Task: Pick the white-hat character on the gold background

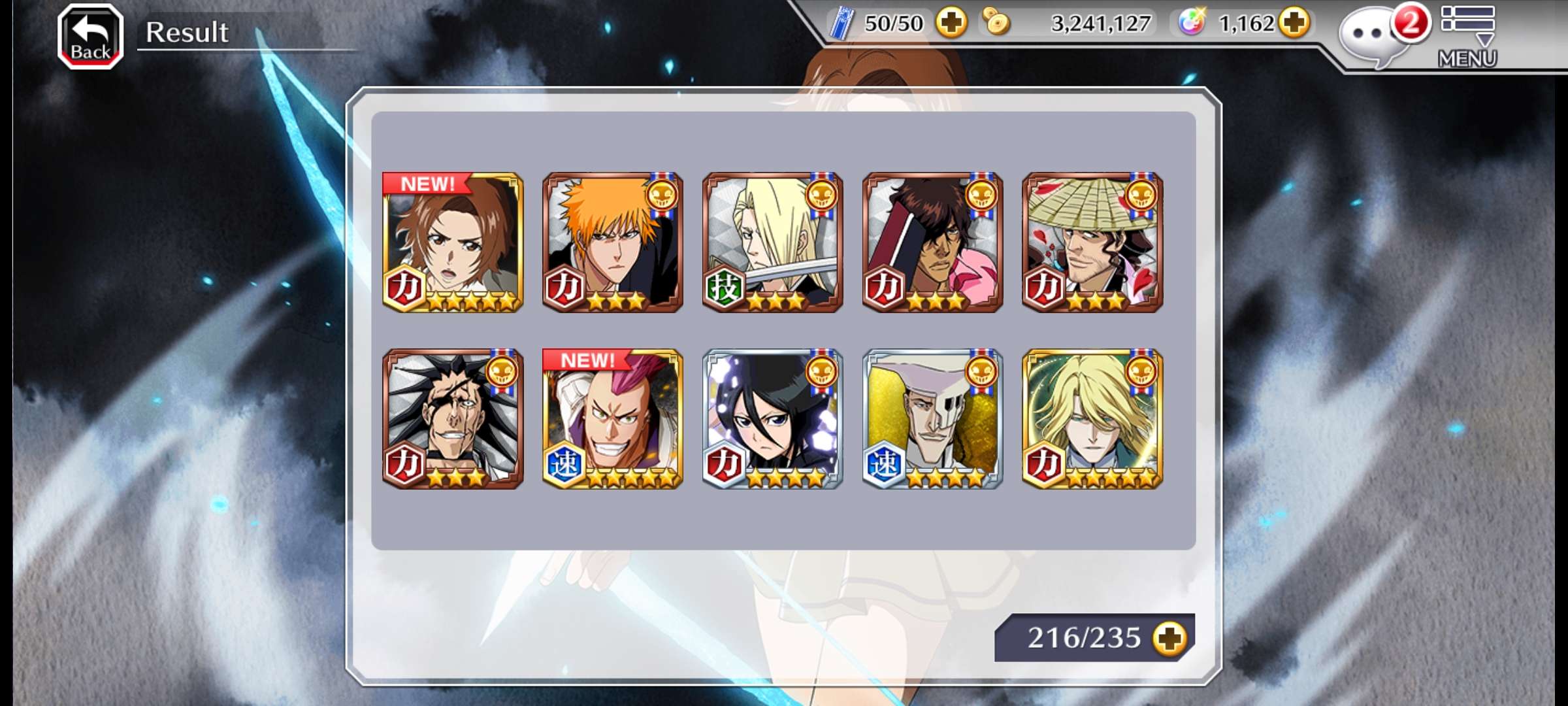Action: pos(932,419)
